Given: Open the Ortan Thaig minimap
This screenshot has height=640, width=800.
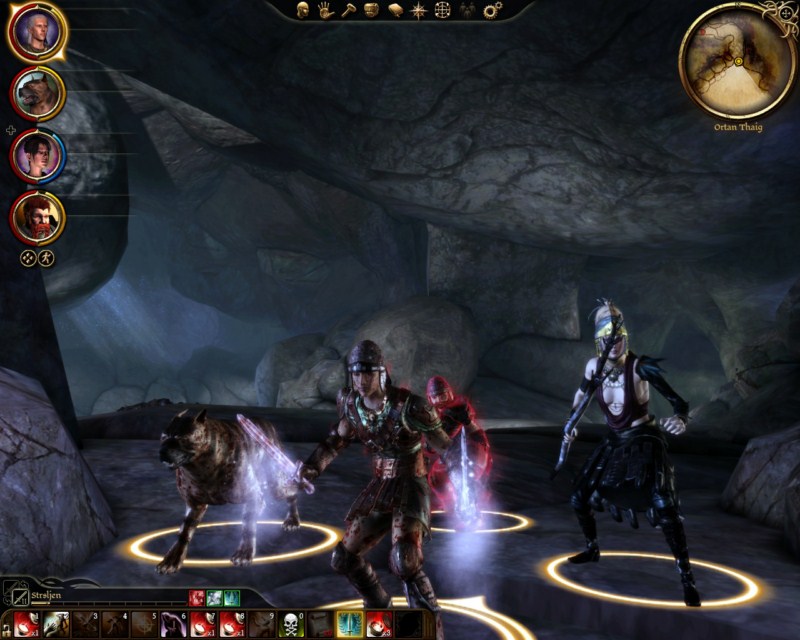Looking at the screenshot, I should pyautogui.click(x=737, y=60).
